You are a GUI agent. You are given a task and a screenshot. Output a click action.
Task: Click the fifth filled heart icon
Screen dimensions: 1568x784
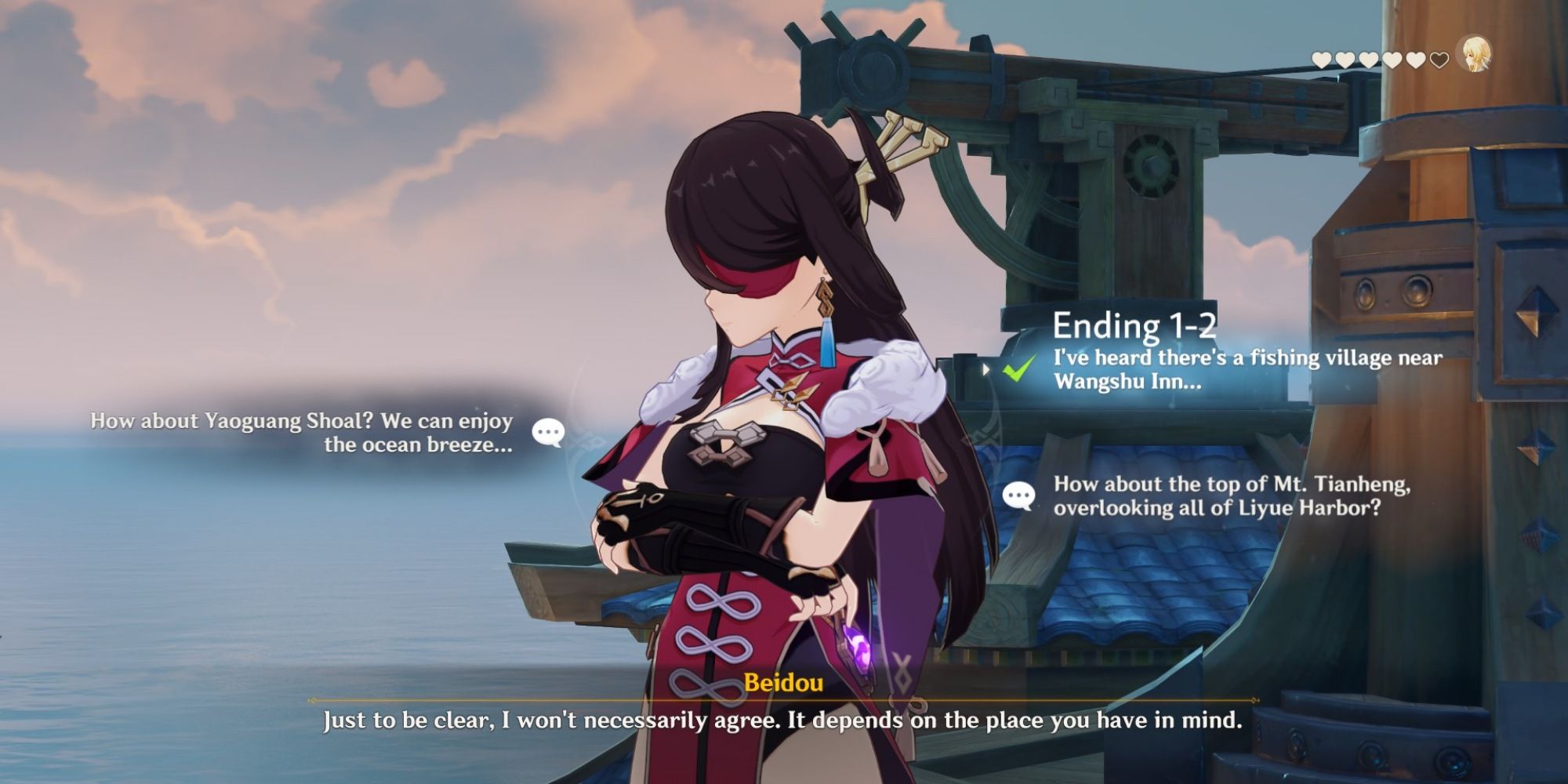(x=1416, y=60)
